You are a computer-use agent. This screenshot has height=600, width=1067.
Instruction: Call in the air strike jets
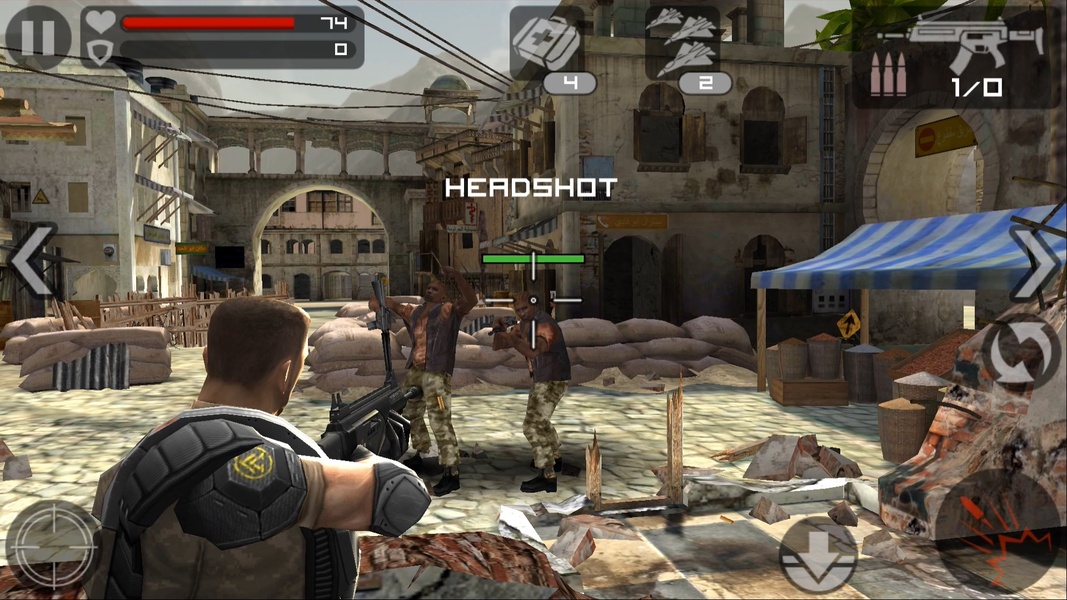click(x=683, y=44)
